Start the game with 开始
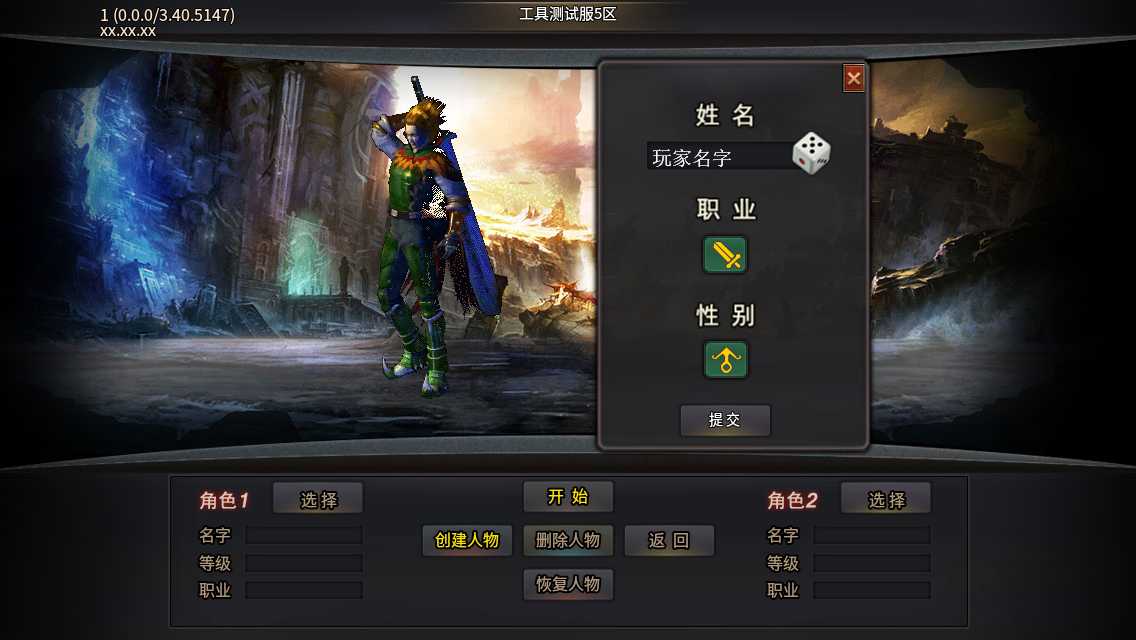1136x640 pixels. (568, 497)
